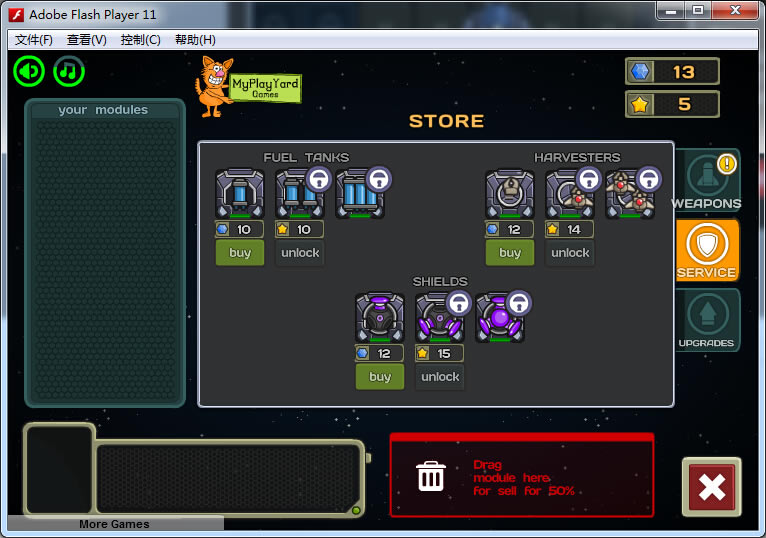The image size is (766, 538).
Task: Click the MyPlayYard Games logo
Action: (249, 87)
